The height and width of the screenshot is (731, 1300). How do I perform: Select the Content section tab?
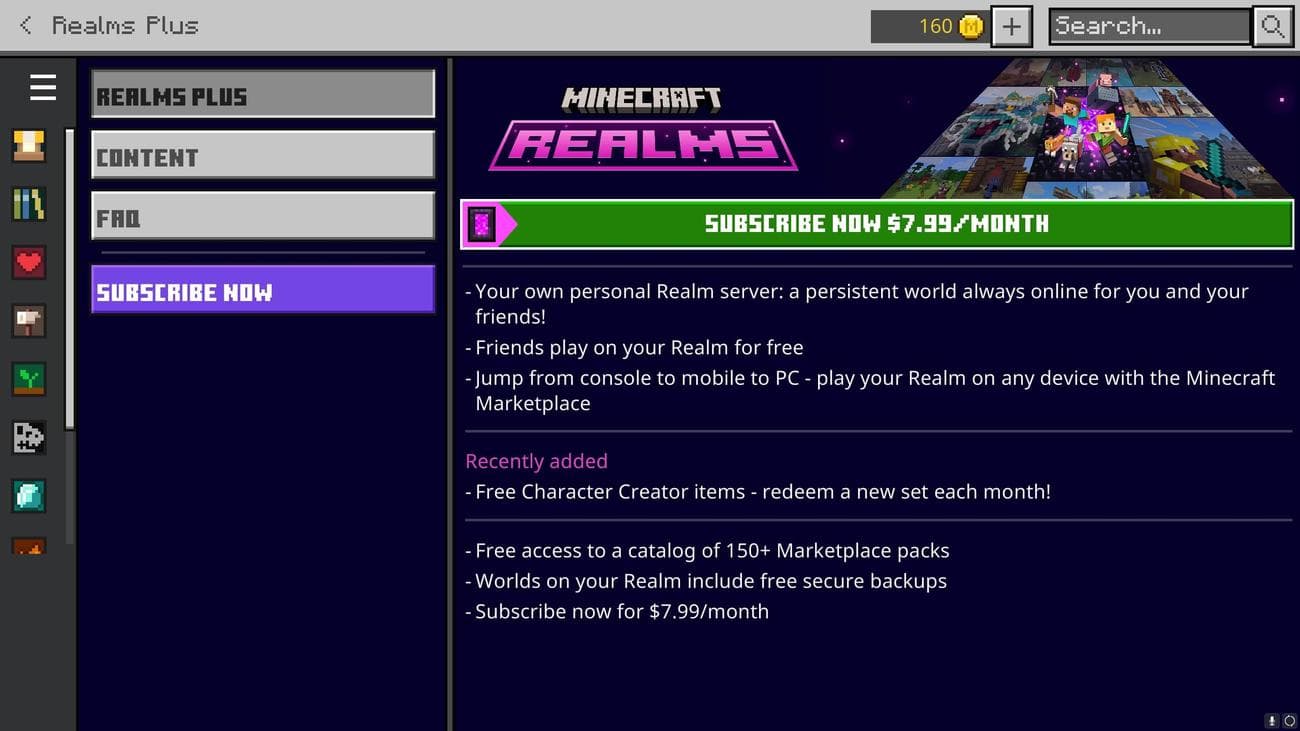click(262, 155)
